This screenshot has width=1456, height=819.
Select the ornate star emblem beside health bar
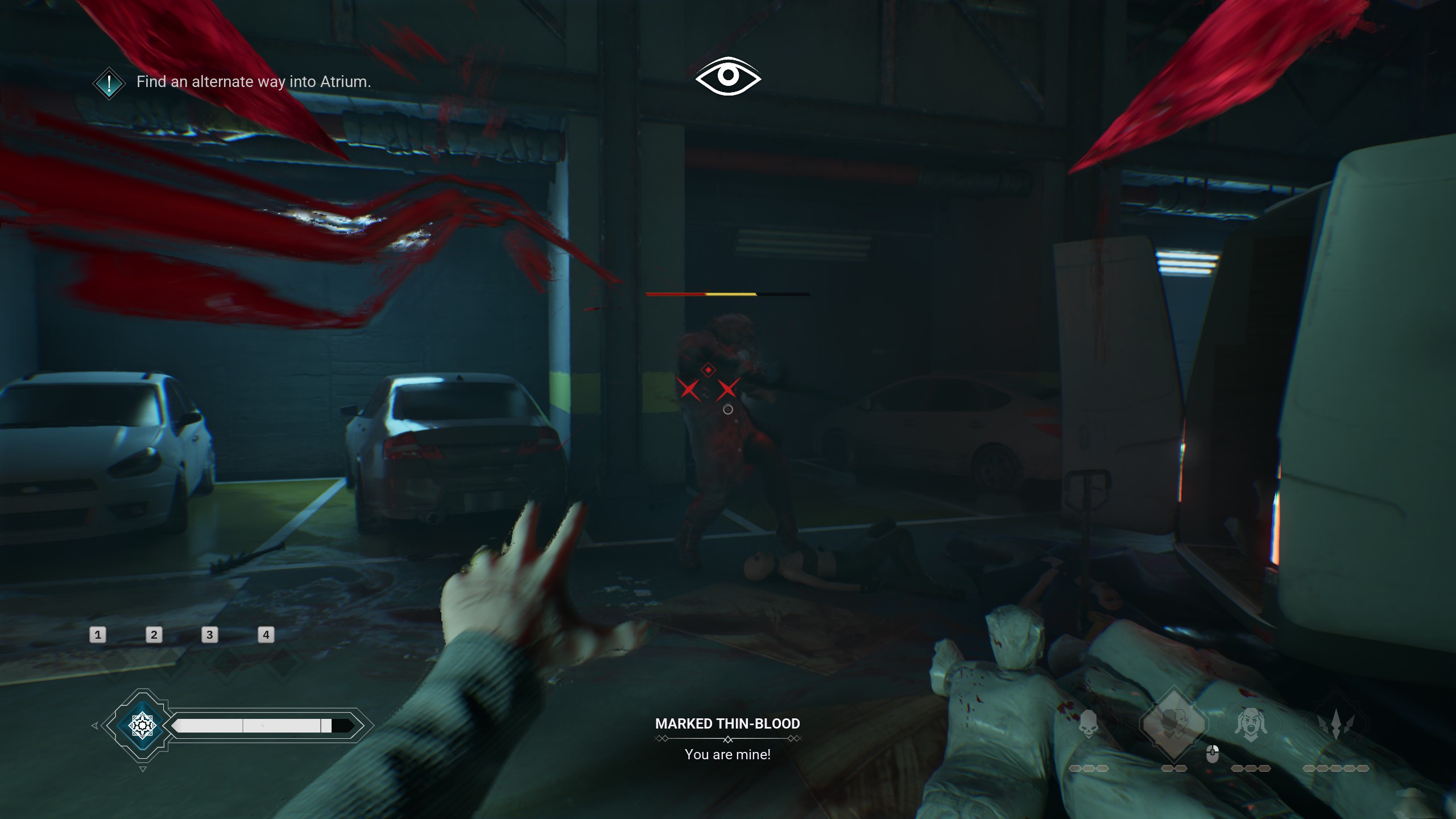click(x=142, y=726)
